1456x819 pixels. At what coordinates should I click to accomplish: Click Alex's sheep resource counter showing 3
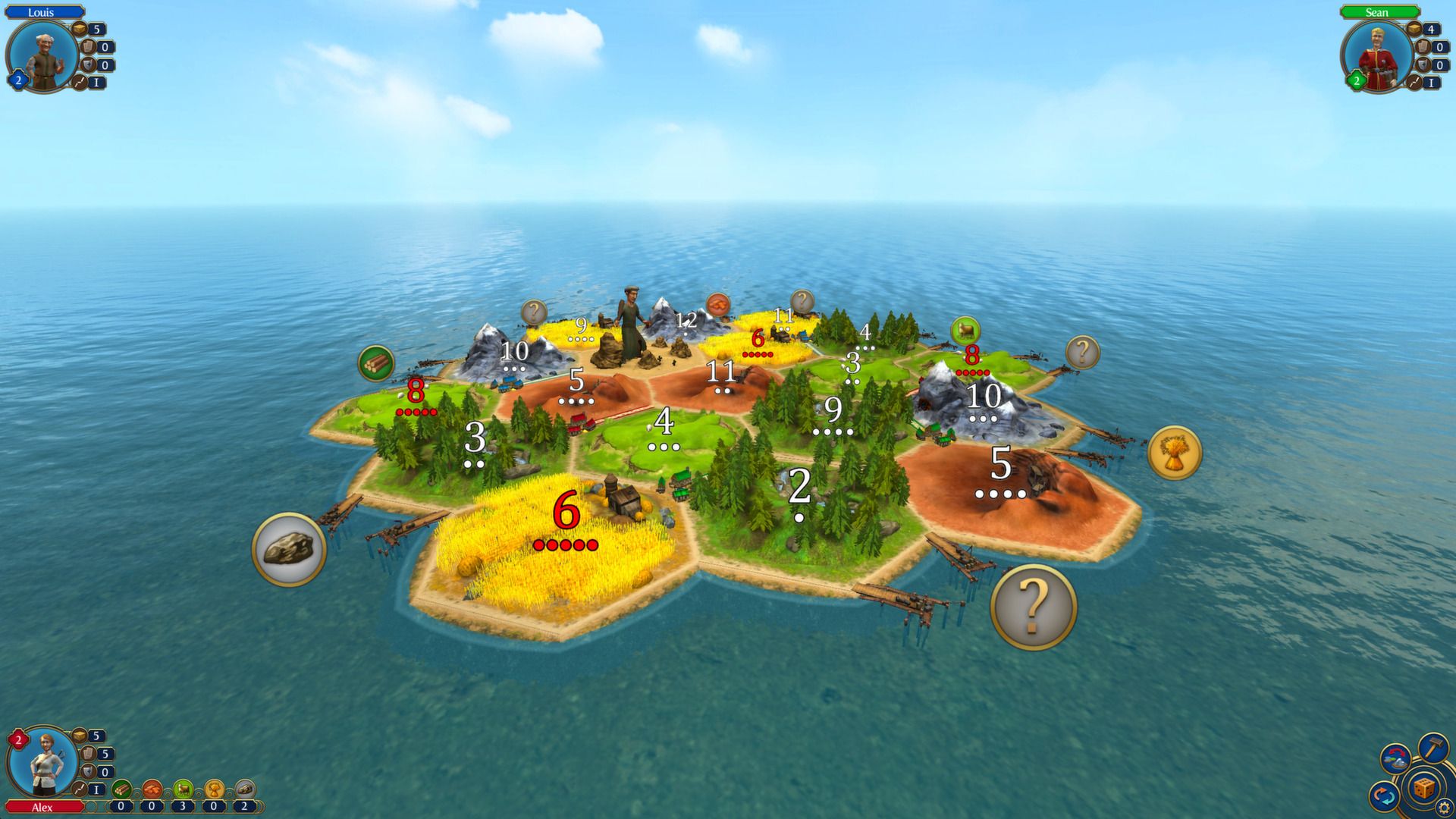pos(181,807)
